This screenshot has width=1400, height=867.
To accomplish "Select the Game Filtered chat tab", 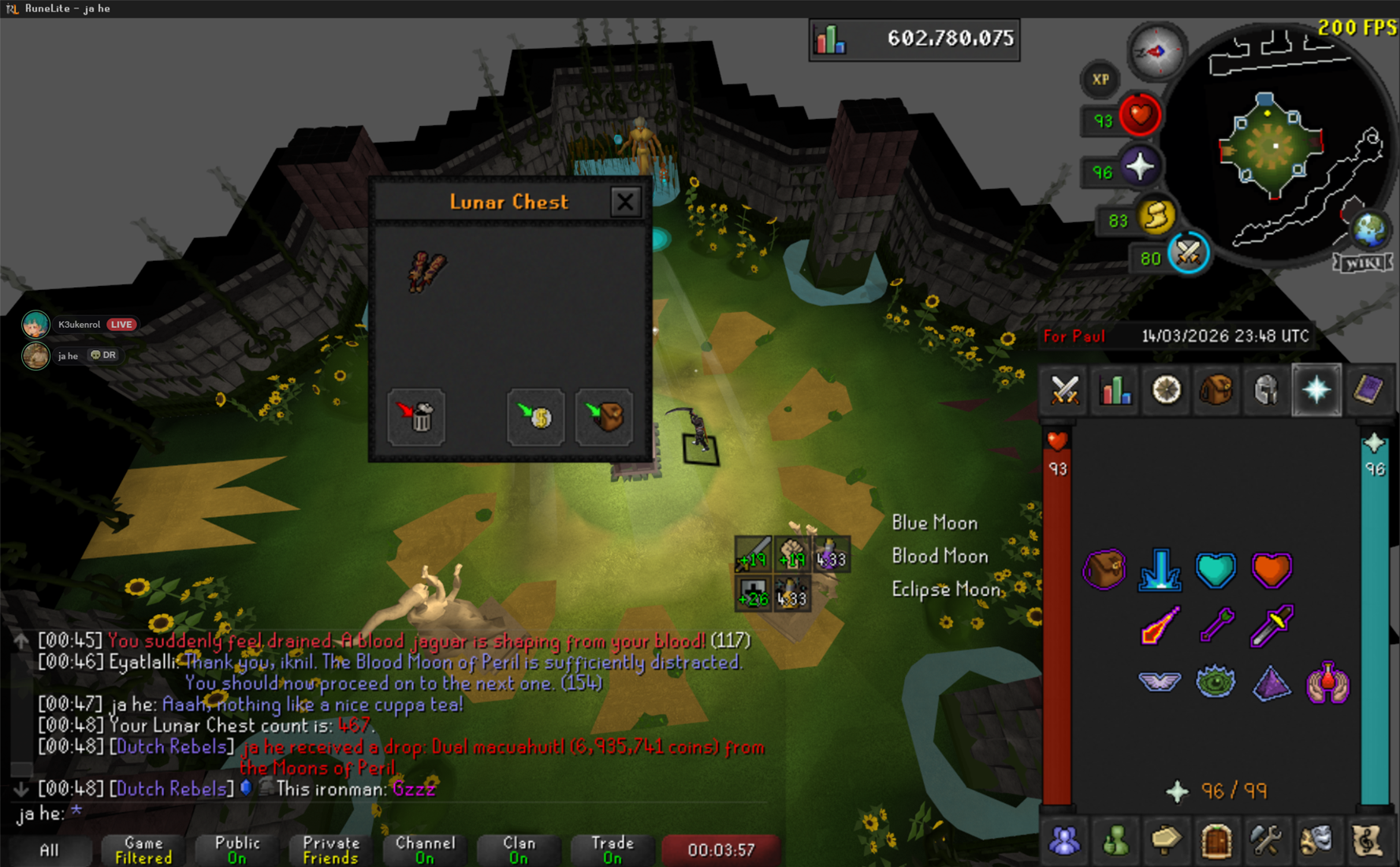I will click(x=143, y=850).
